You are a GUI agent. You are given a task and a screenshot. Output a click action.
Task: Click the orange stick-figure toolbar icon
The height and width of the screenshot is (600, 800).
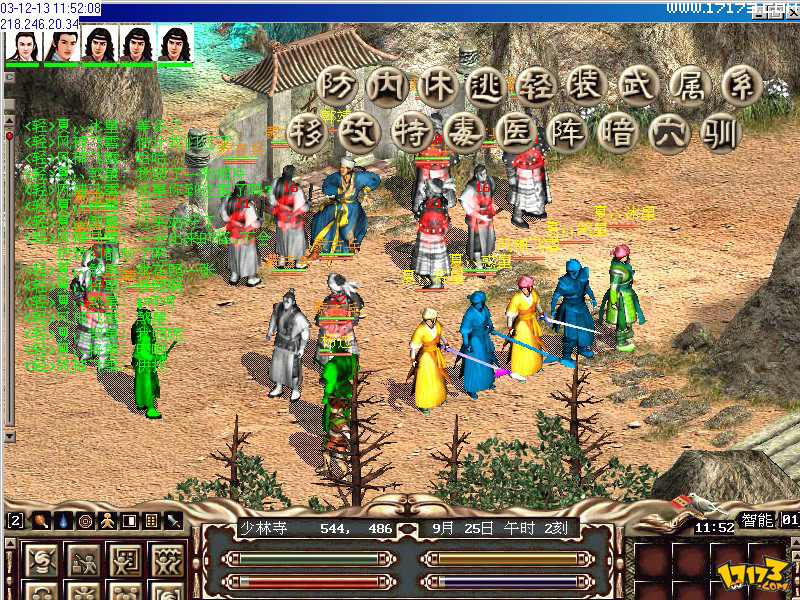coord(107,521)
